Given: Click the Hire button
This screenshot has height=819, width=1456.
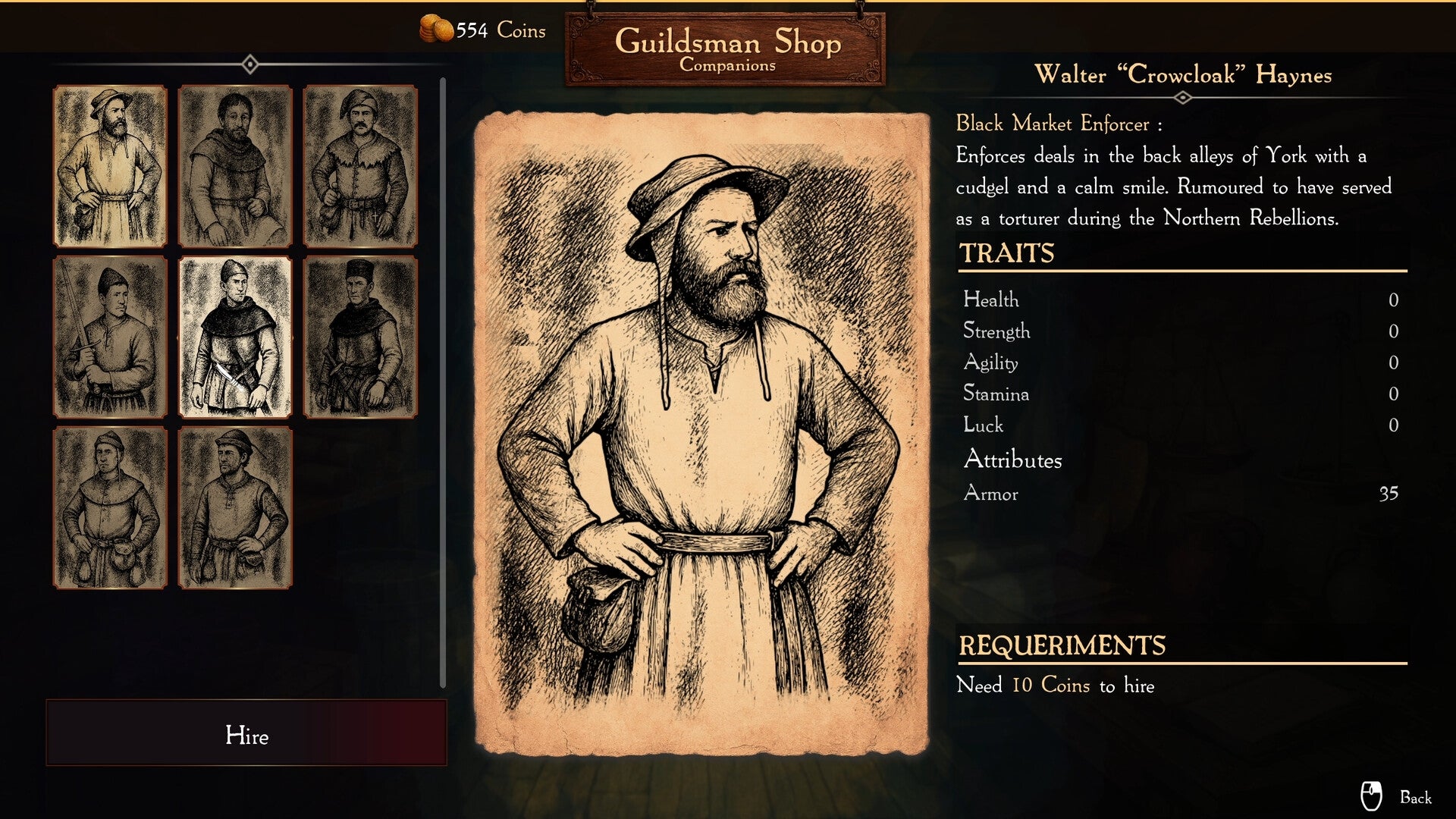Looking at the screenshot, I should click(248, 736).
